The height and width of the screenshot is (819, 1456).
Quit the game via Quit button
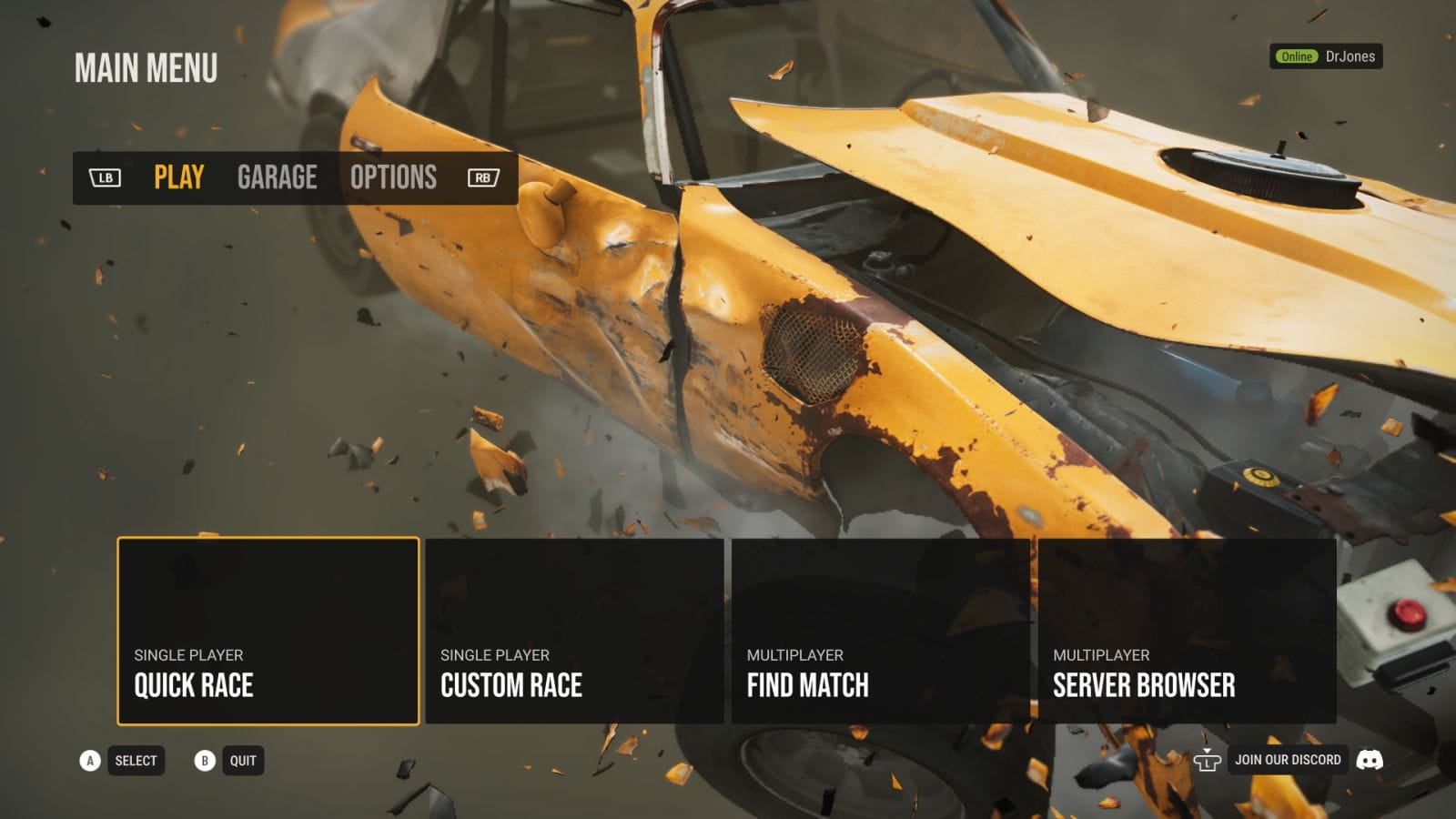coord(242,761)
